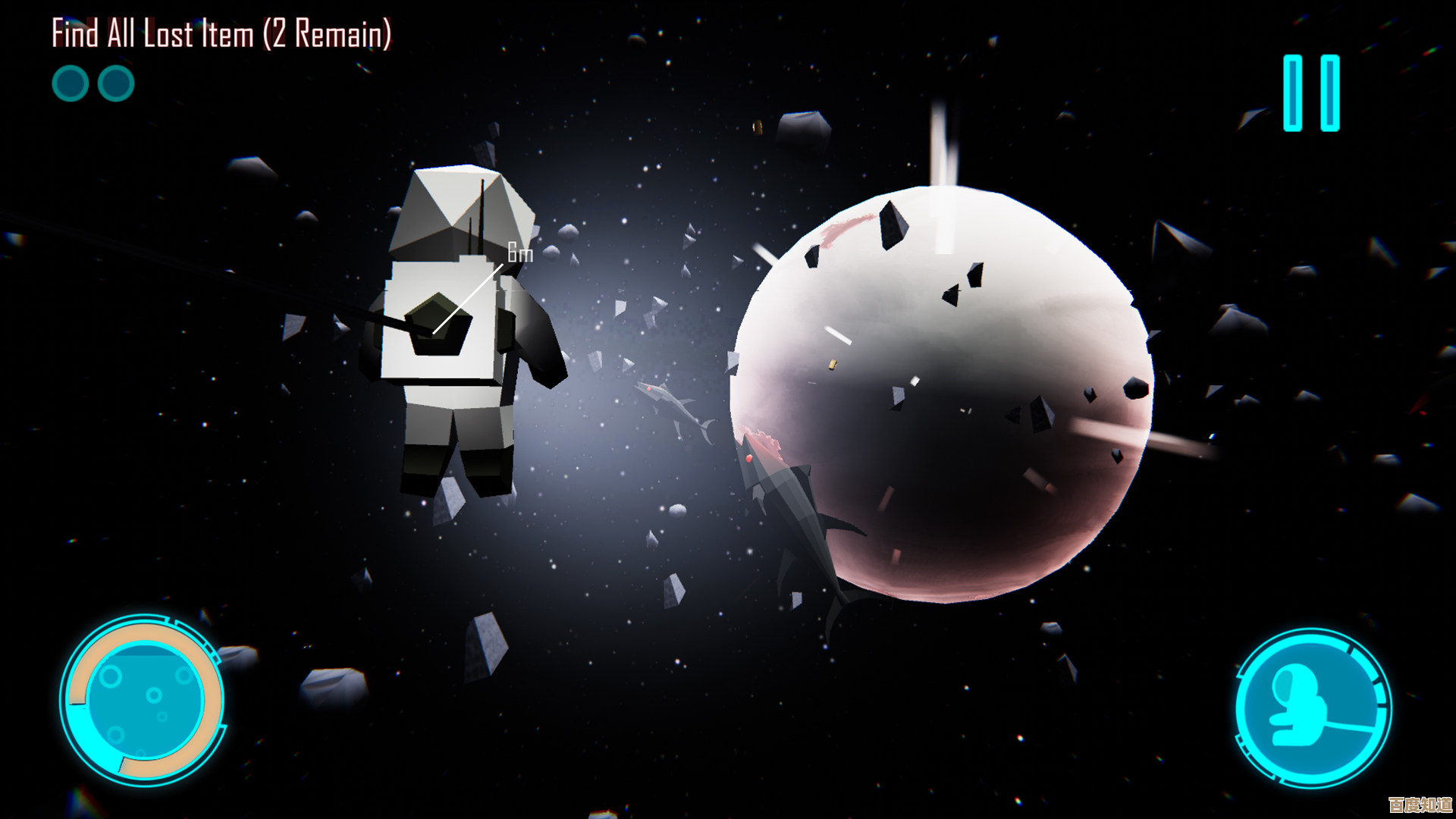Tap the cyan planet joystick control
Viewport: 1456px width, 819px height.
143,699
